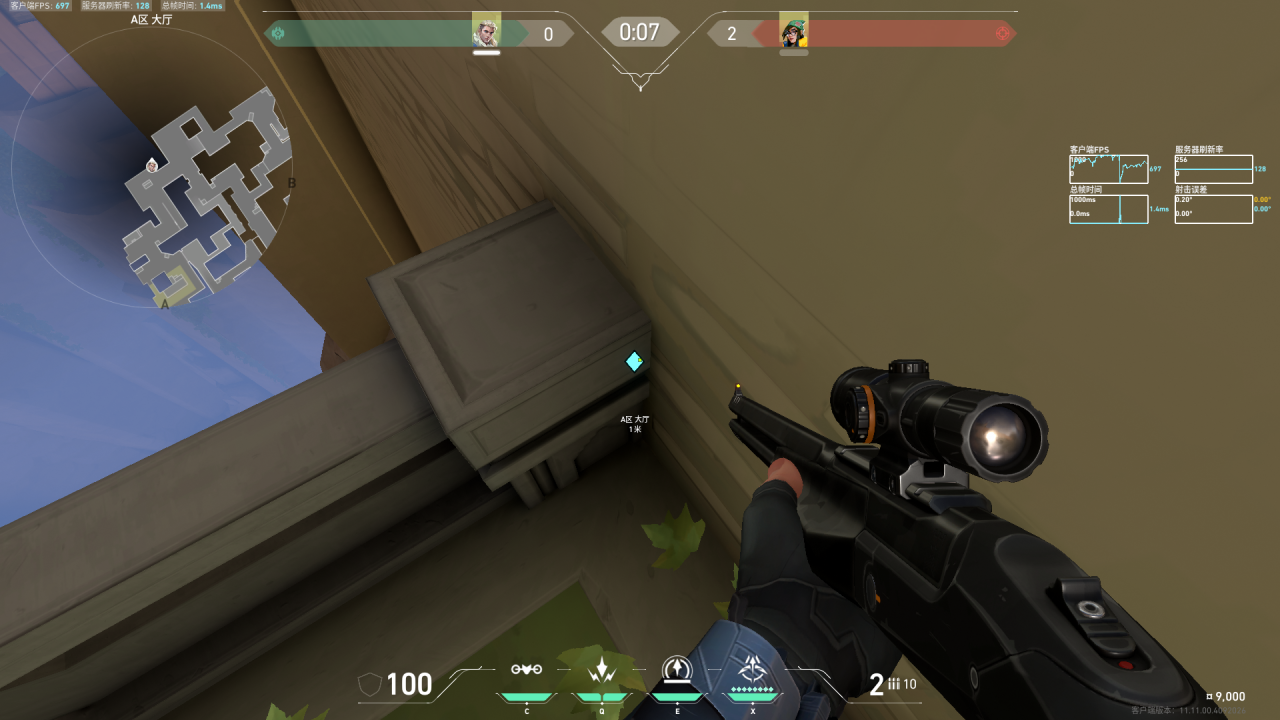
Task: Activate the Recon Bolt ability icon
Action: coord(677,668)
